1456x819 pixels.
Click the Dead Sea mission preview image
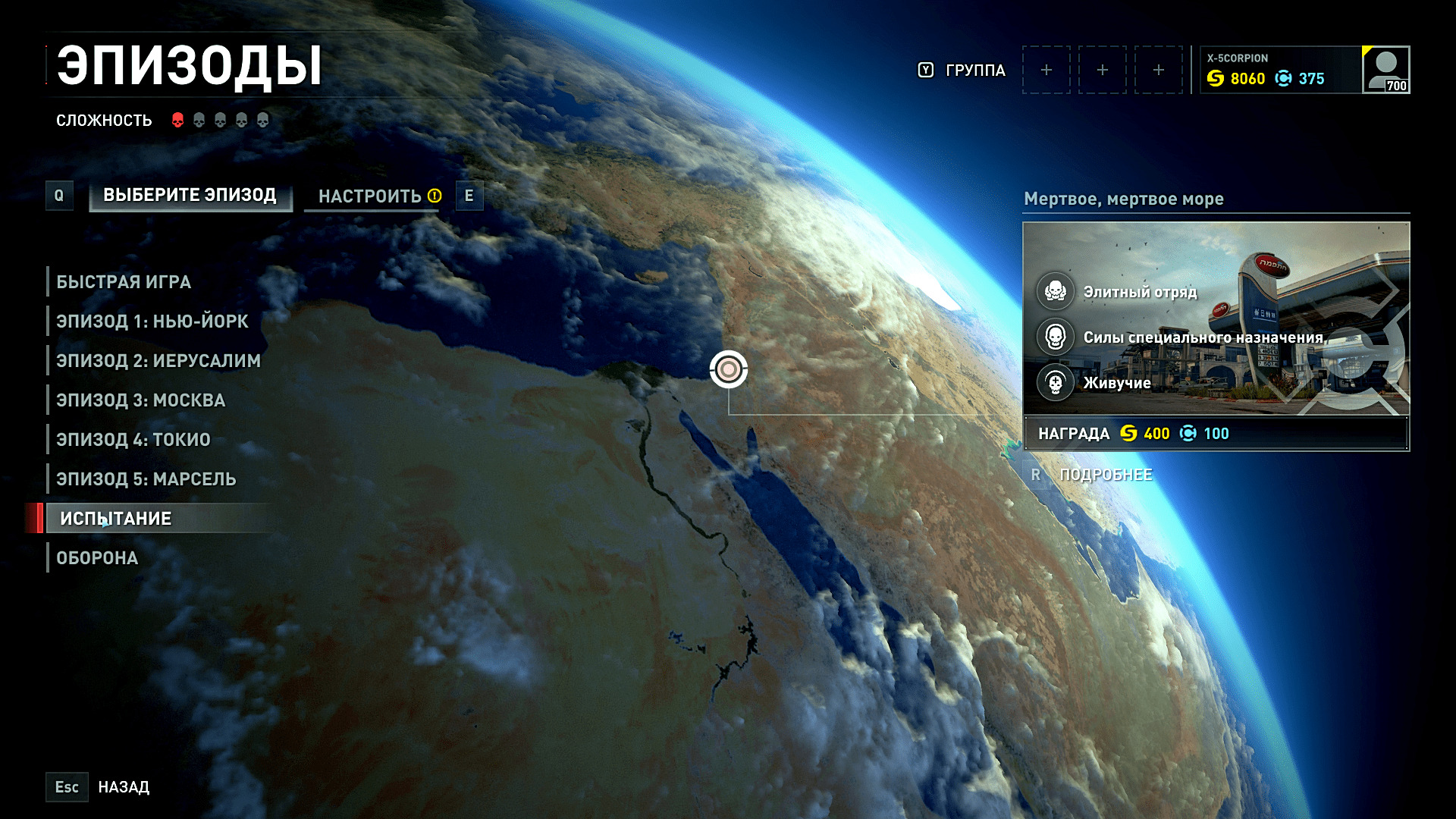(x=1216, y=318)
